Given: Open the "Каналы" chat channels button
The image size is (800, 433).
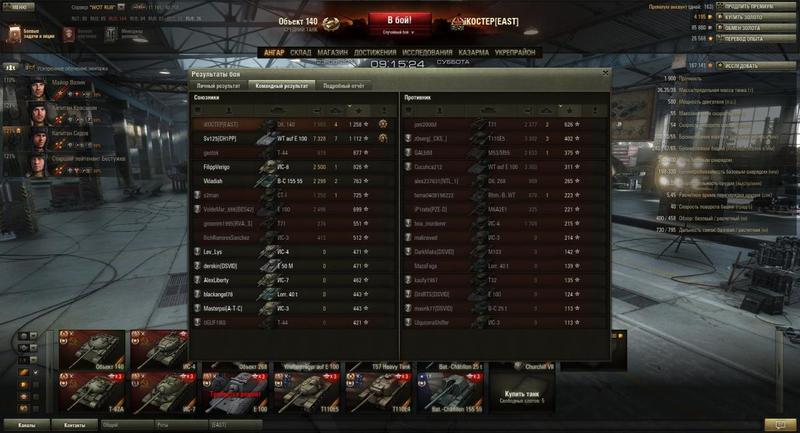Looking at the screenshot, I should pos(27,425).
